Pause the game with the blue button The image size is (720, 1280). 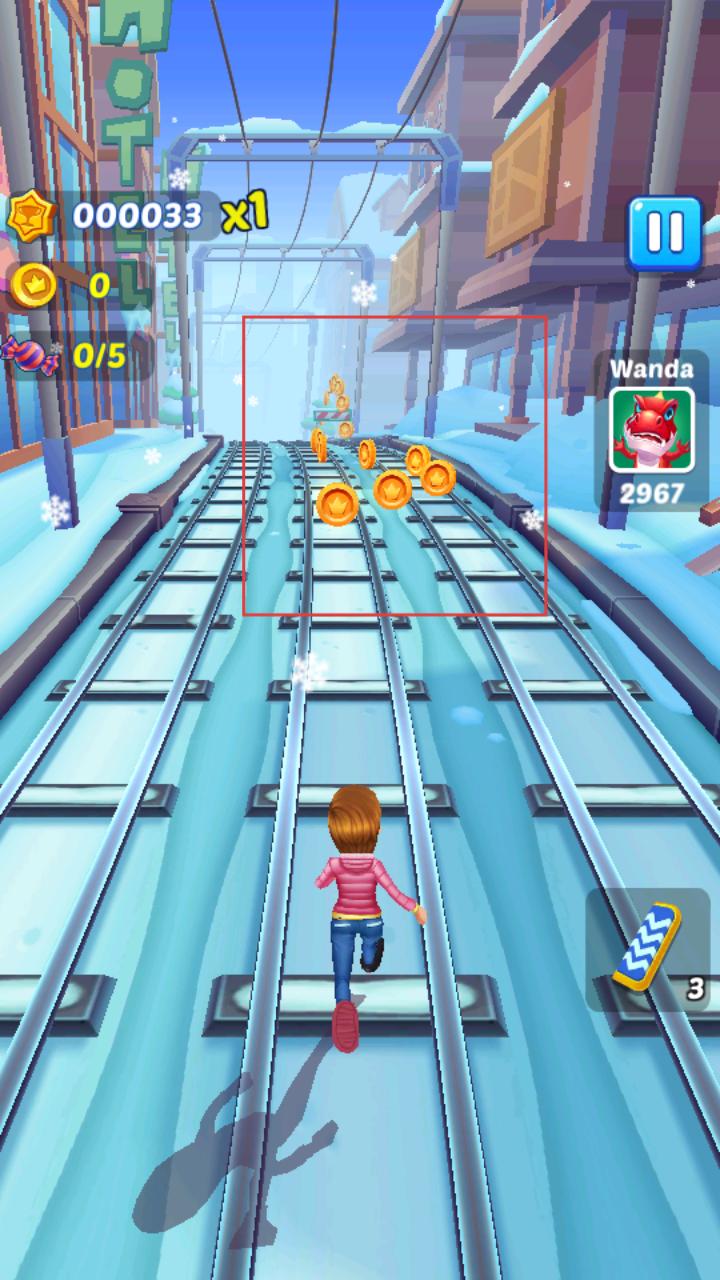click(x=664, y=233)
